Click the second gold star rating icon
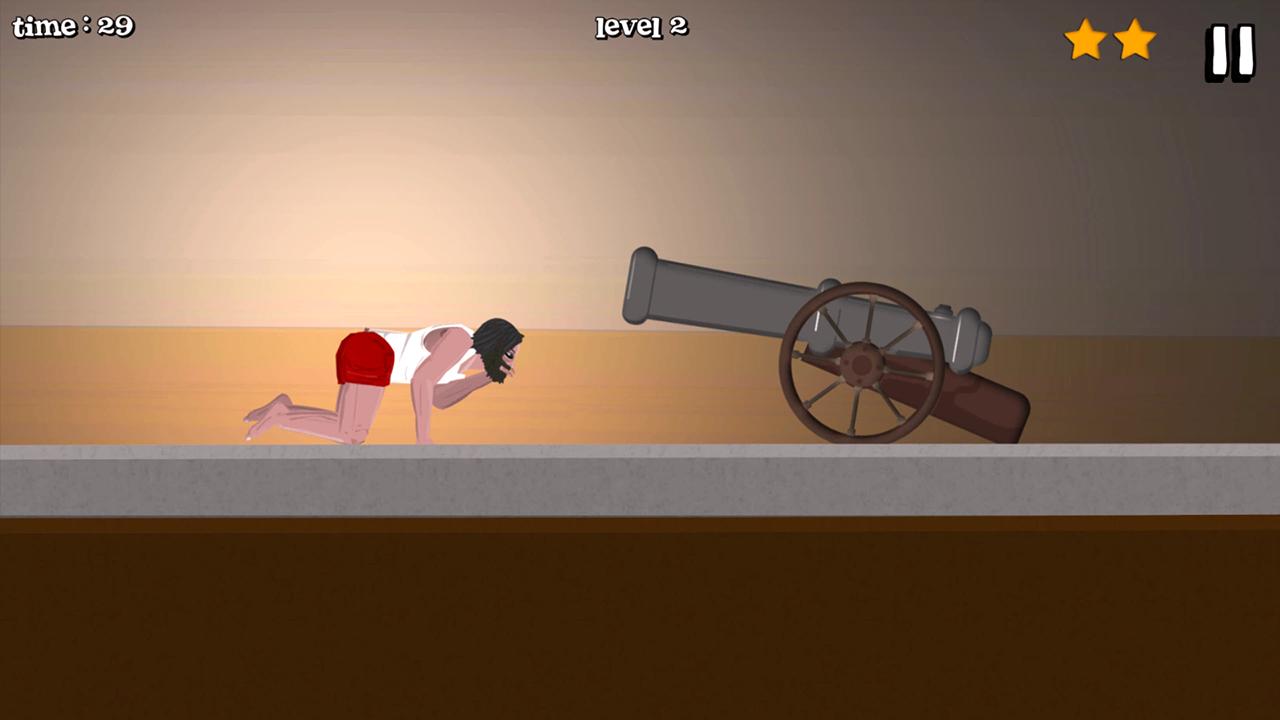Image resolution: width=1280 pixels, height=720 pixels. pos(1133,40)
